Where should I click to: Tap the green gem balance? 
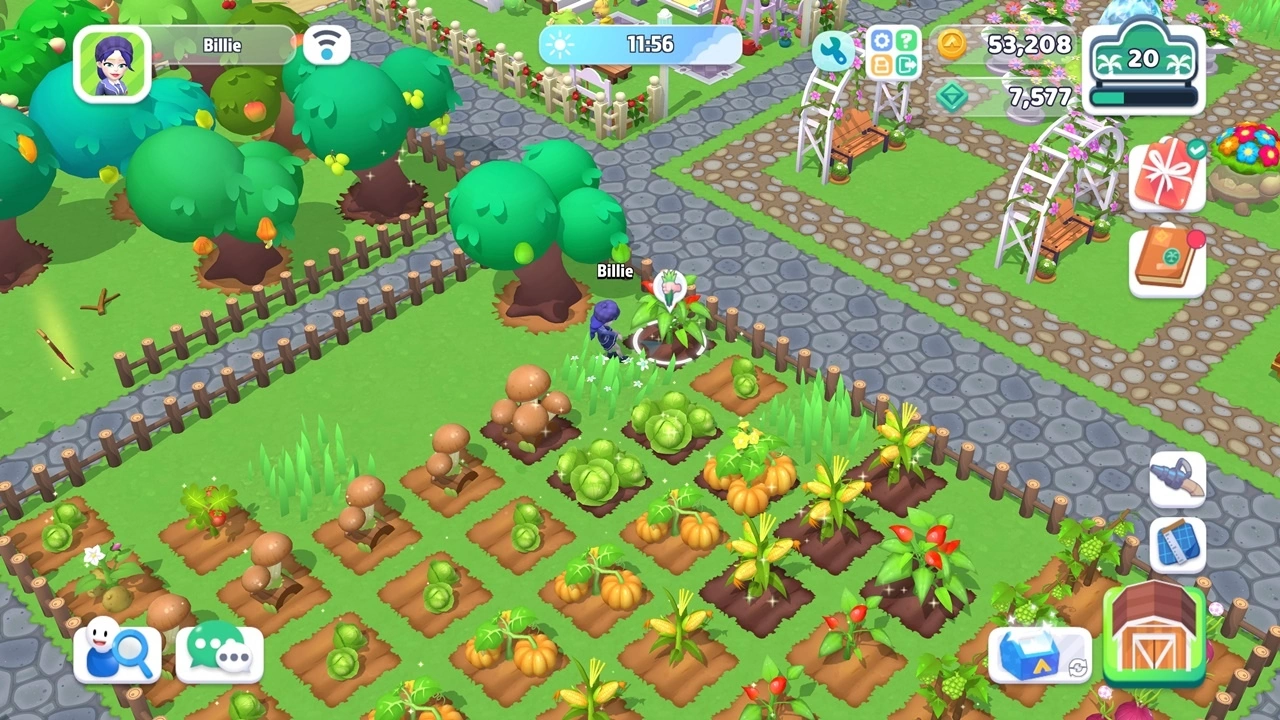1005,97
